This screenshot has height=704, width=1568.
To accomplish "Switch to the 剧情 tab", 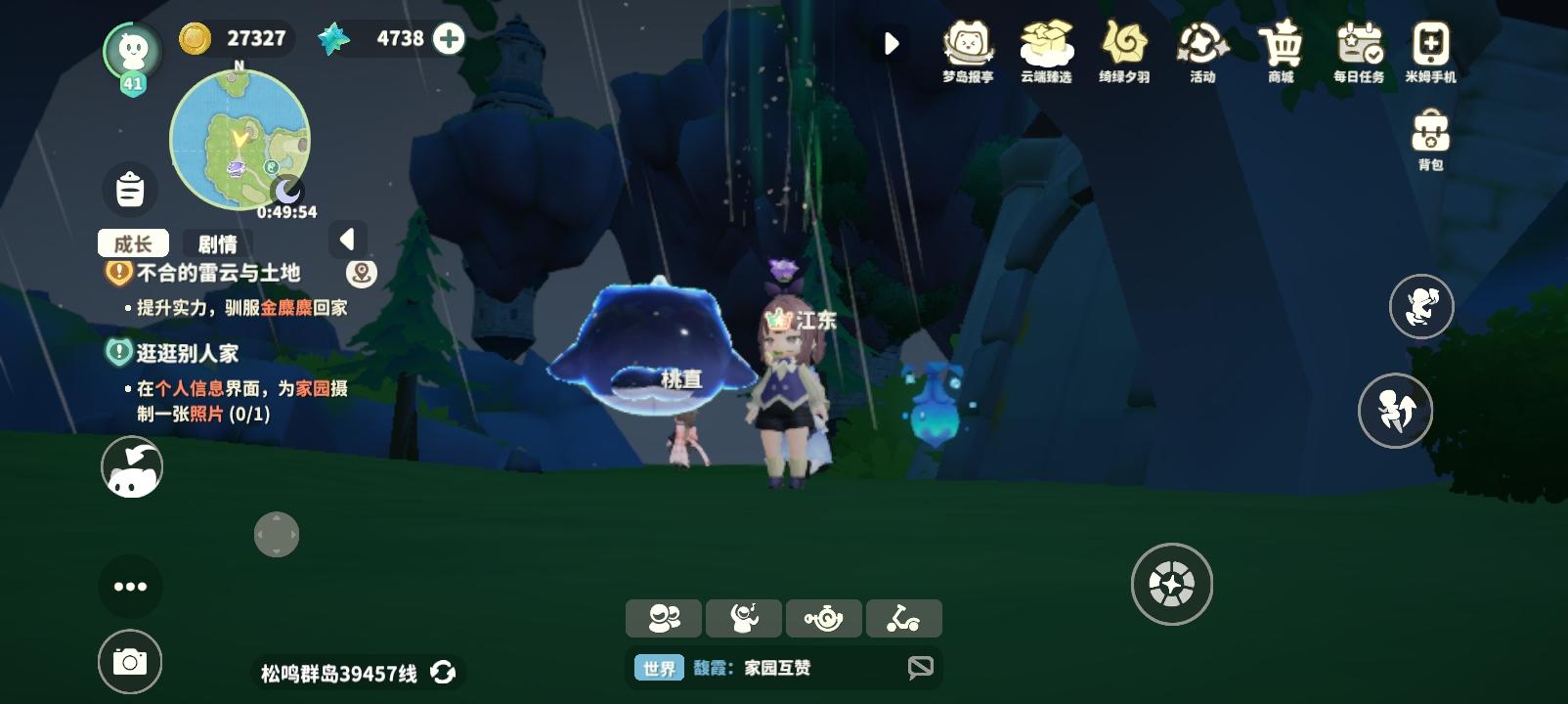I will [x=217, y=243].
